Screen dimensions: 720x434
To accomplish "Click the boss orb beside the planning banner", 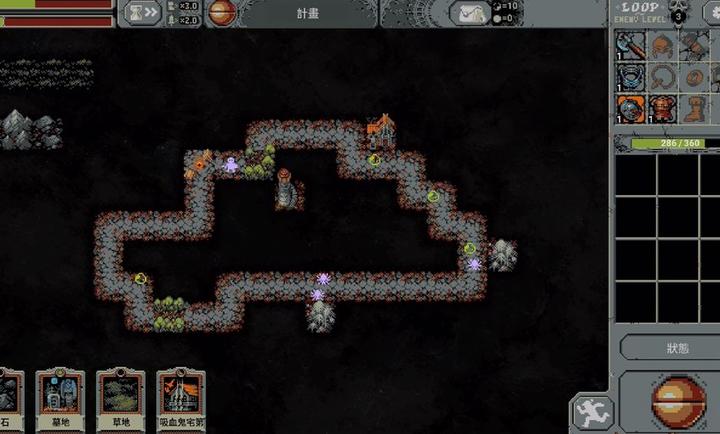I will tap(222, 12).
